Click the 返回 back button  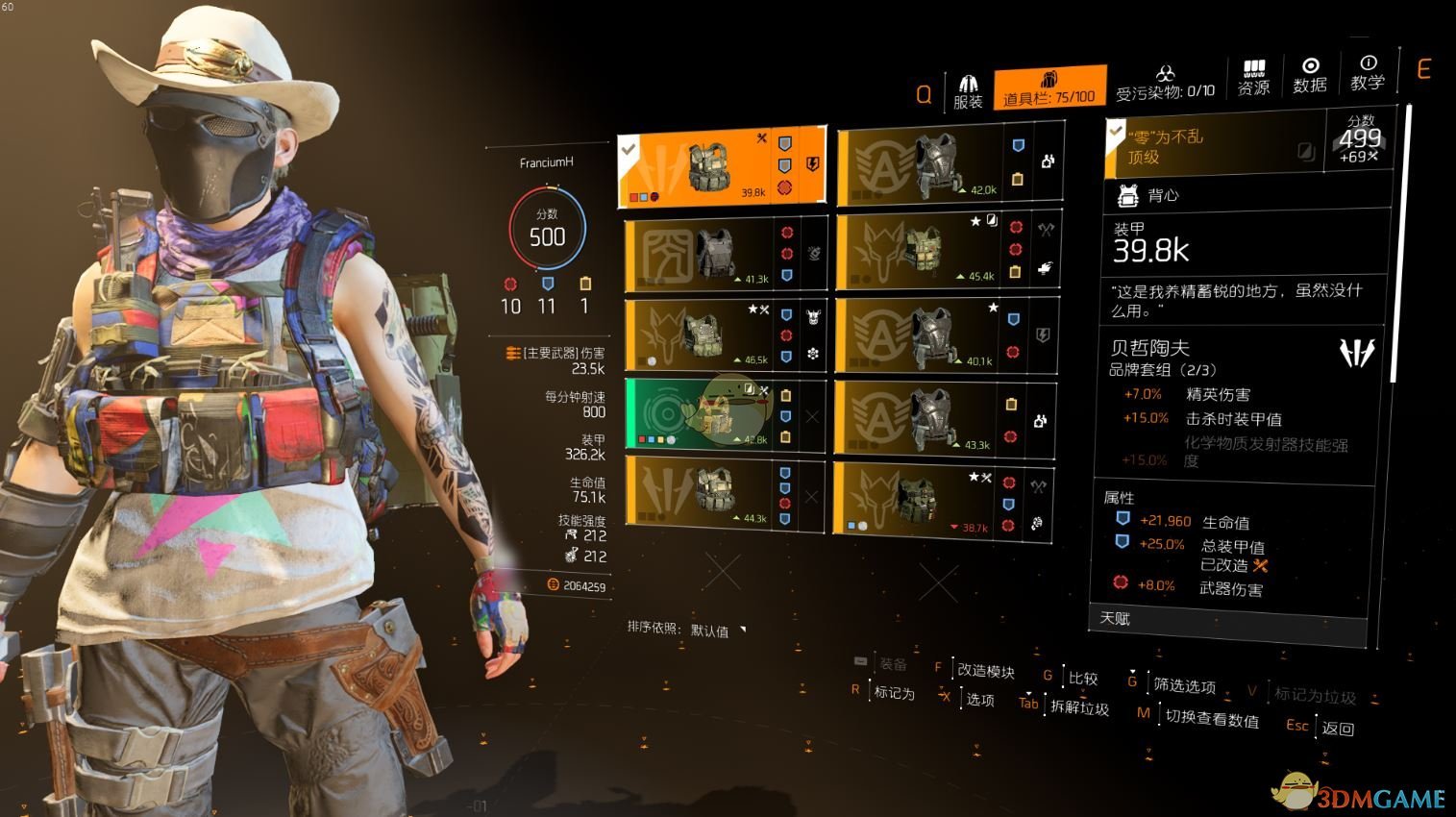coord(1337,729)
